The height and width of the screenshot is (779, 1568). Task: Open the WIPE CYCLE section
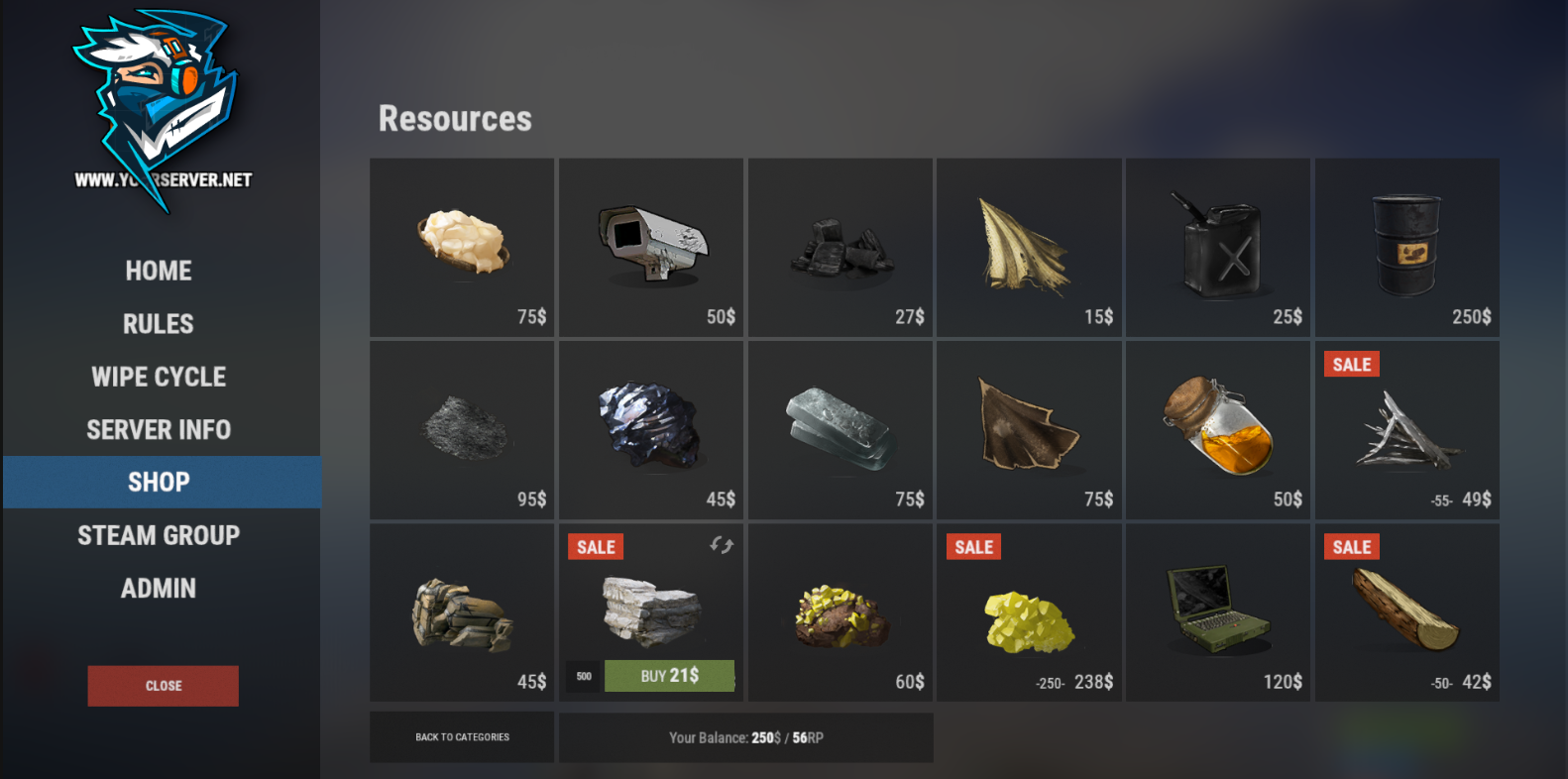159,377
